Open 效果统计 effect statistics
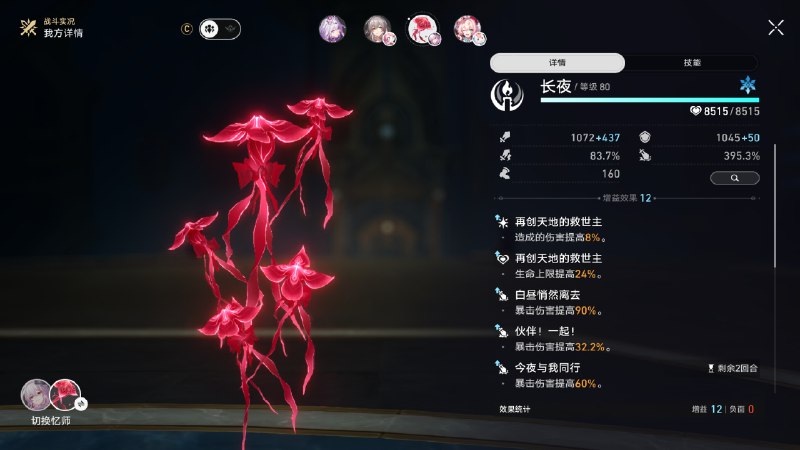Image resolution: width=800 pixels, height=450 pixels. [x=516, y=409]
